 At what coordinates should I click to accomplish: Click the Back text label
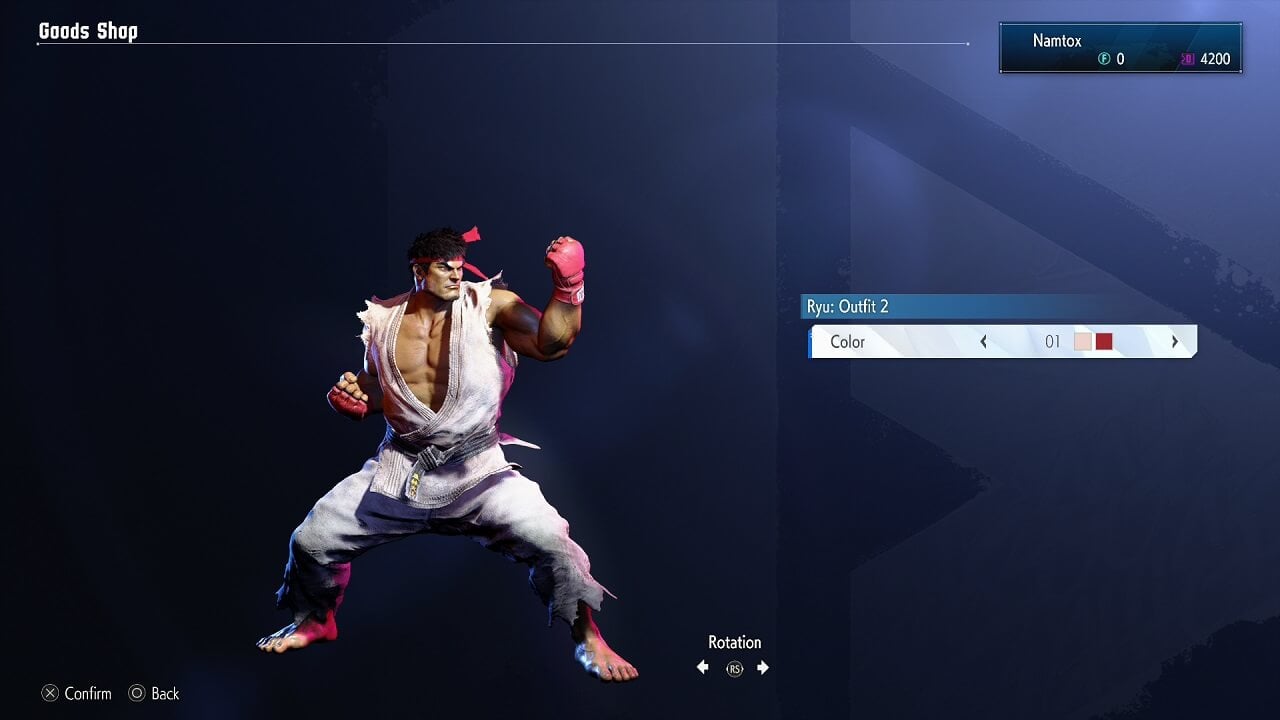165,693
